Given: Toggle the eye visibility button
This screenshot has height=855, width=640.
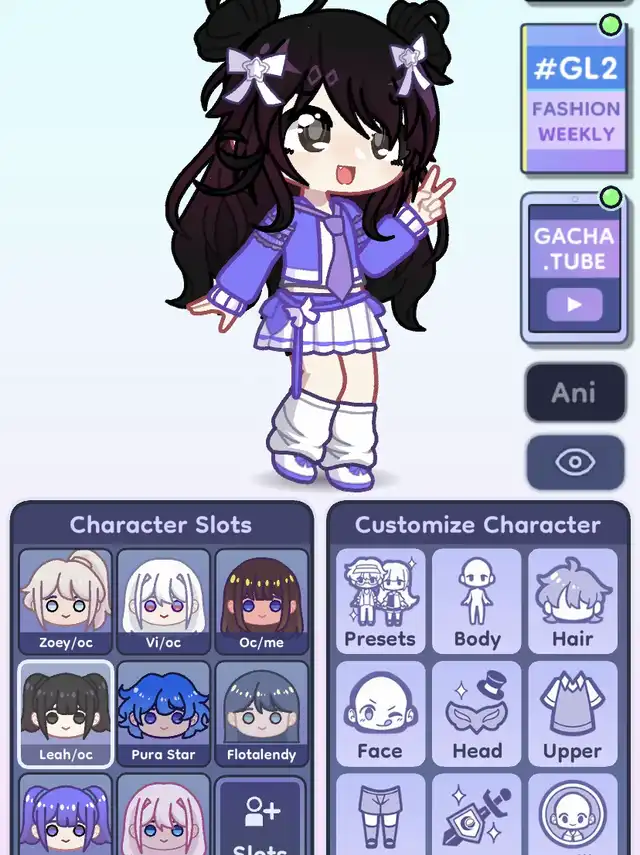Looking at the screenshot, I should coord(575,462).
